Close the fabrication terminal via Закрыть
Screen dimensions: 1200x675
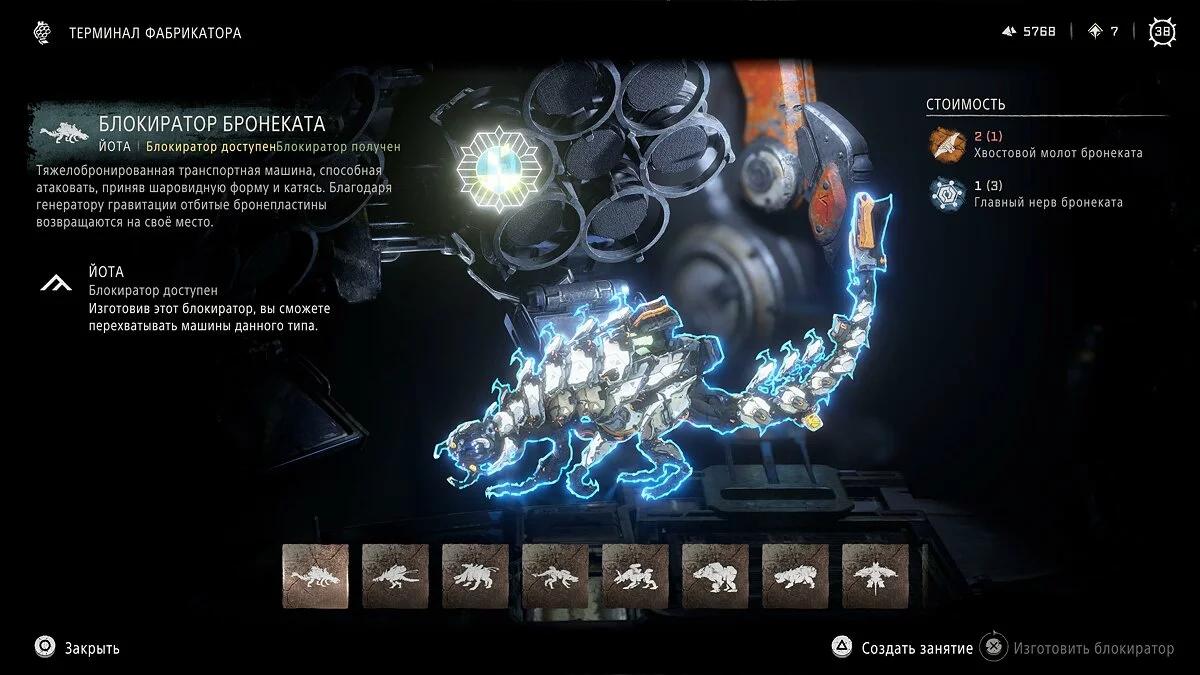[78, 648]
